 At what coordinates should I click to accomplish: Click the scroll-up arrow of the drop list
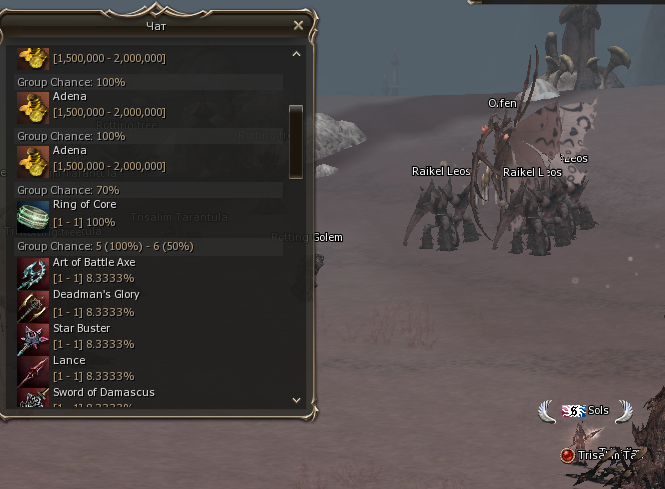tap(296, 54)
